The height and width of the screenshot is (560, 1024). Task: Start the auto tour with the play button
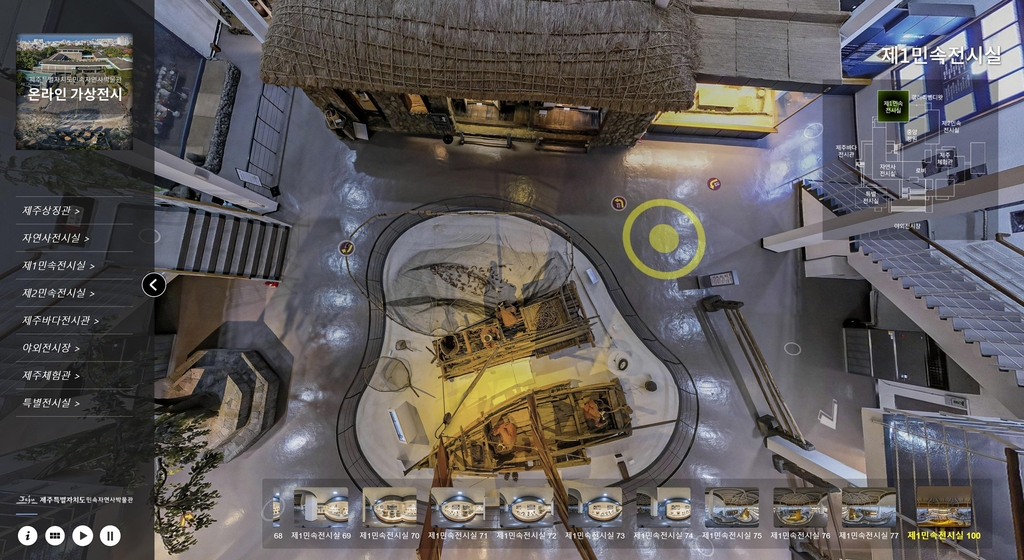[x=83, y=536]
